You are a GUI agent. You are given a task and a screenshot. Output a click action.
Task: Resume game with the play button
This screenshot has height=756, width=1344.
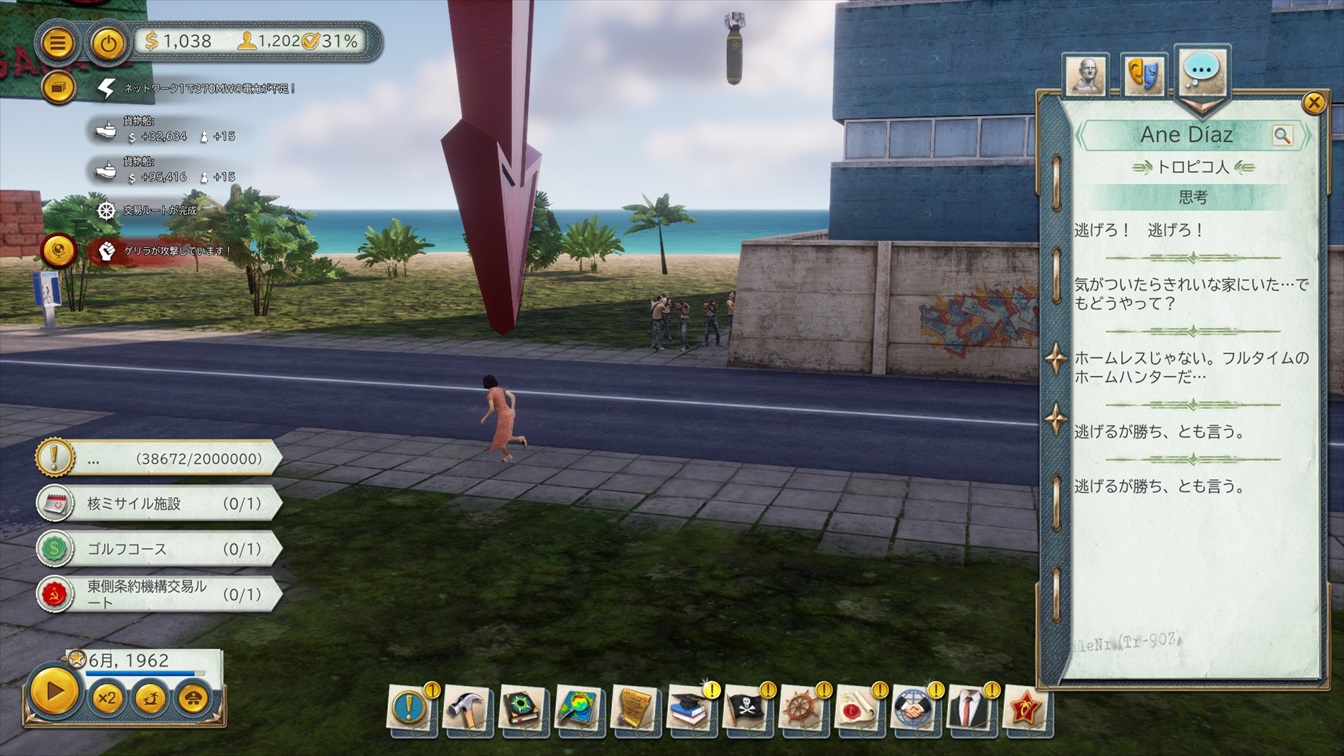click(x=54, y=691)
